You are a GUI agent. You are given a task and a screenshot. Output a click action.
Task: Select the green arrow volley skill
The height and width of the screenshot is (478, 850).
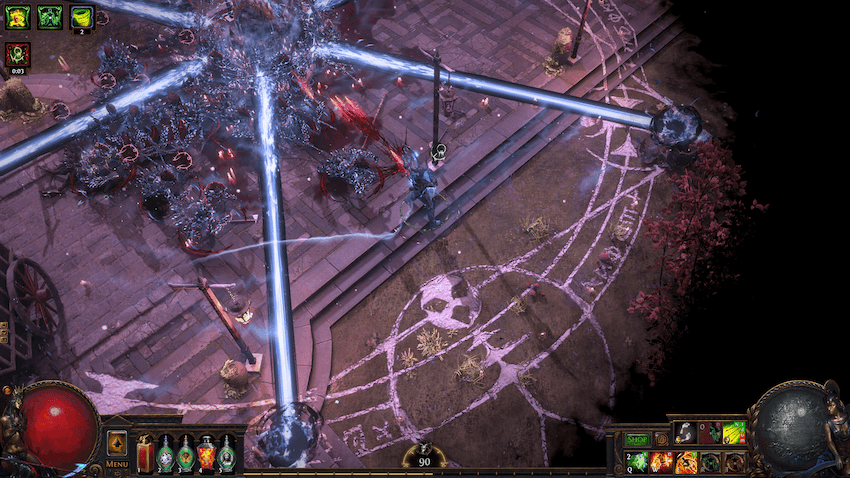coord(735,433)
